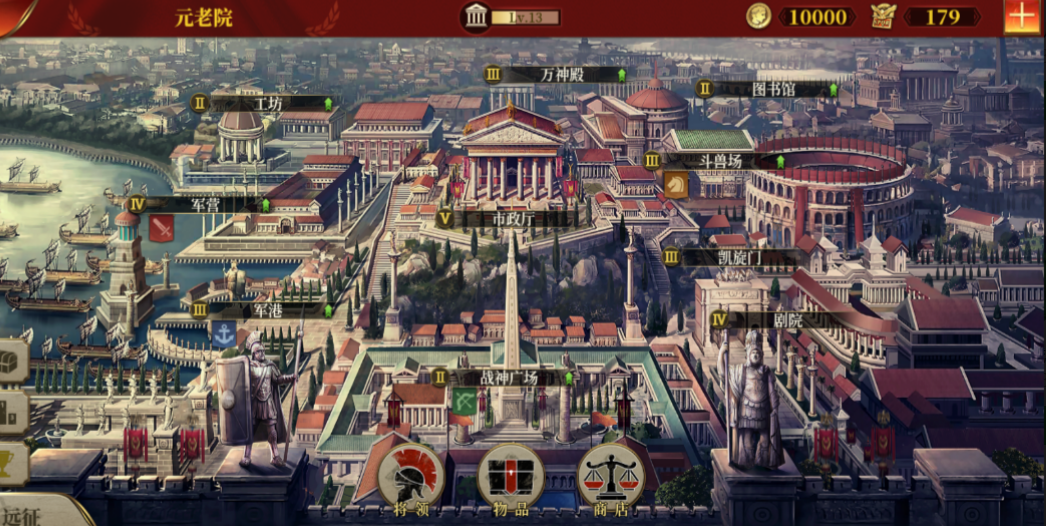
Task: Click the blue anchor port icon
Action: click(223, 334)
